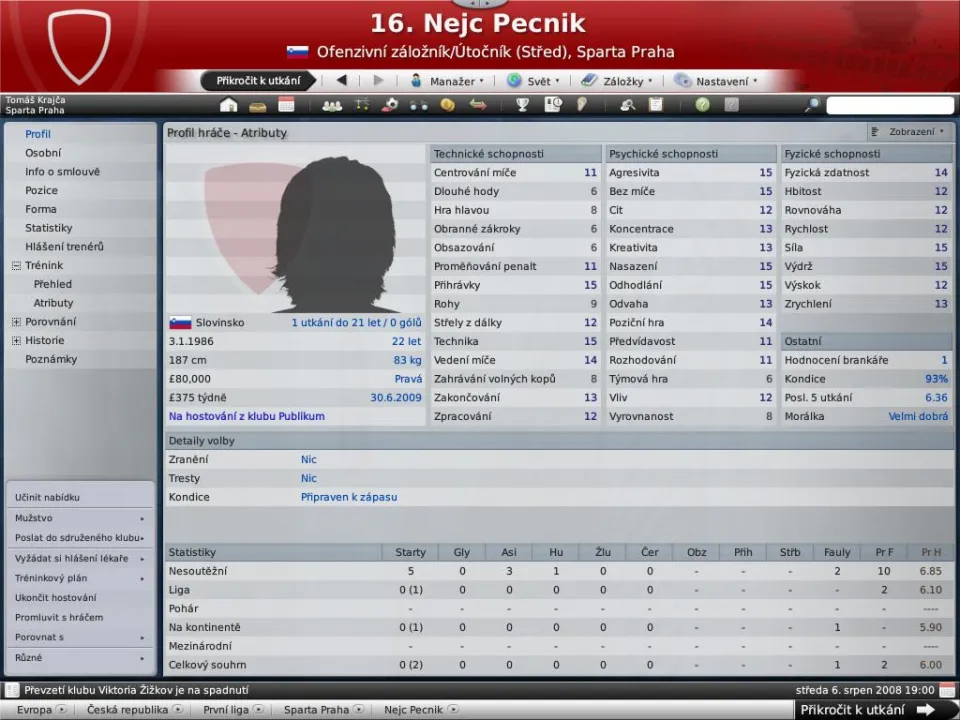Select Ukončit hostování action
The width and height of the screenshot is (960, 720).
[x=54, y=598]
